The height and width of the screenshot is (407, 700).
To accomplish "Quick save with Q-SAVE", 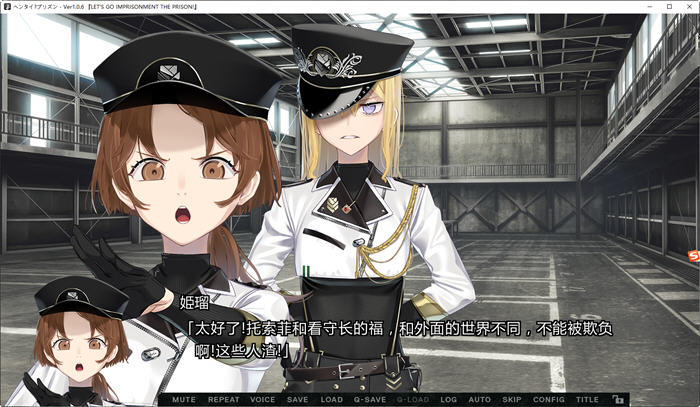I will pos(369,399).
